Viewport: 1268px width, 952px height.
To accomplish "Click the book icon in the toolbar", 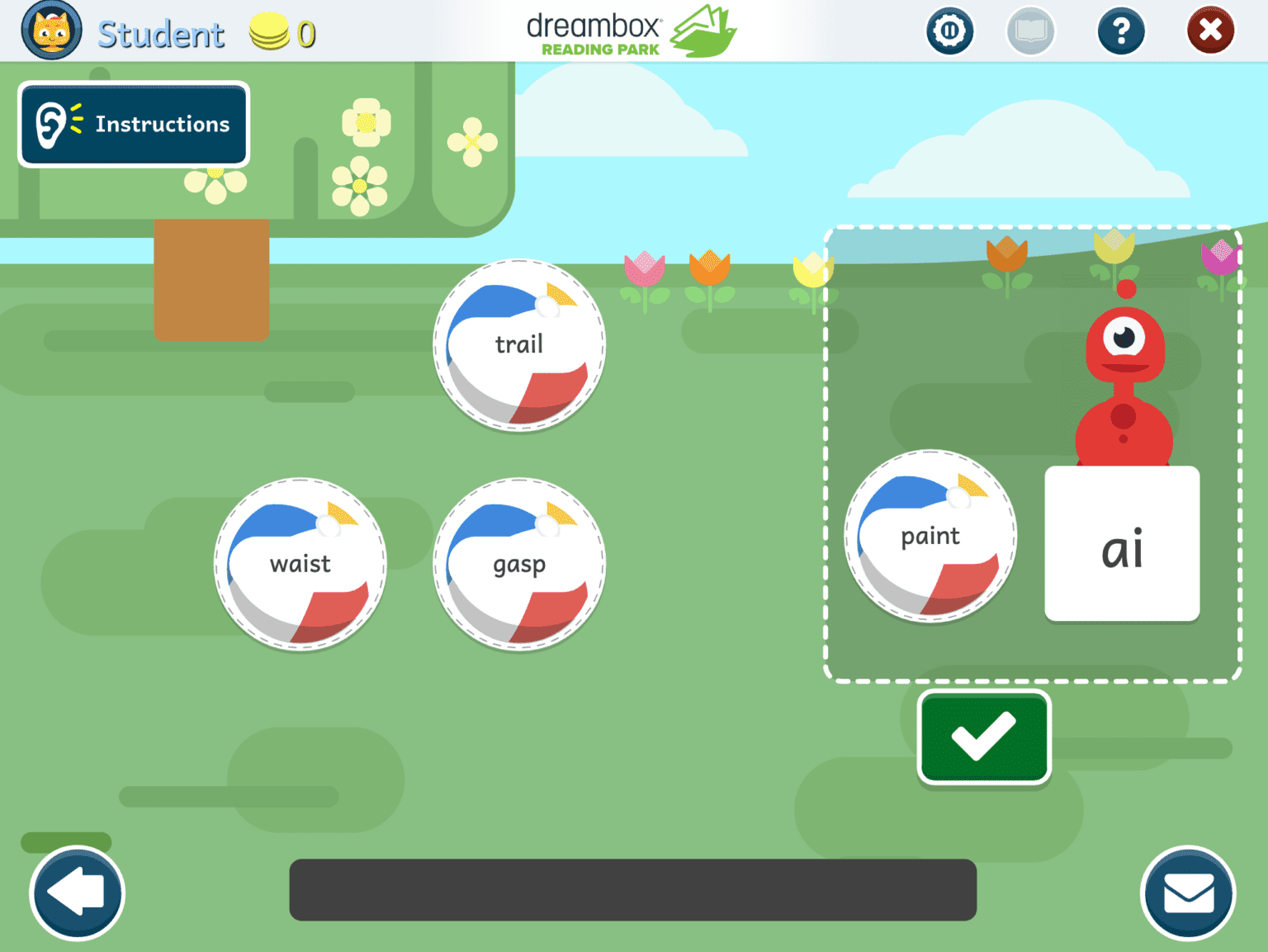I will coord(1031,31).
